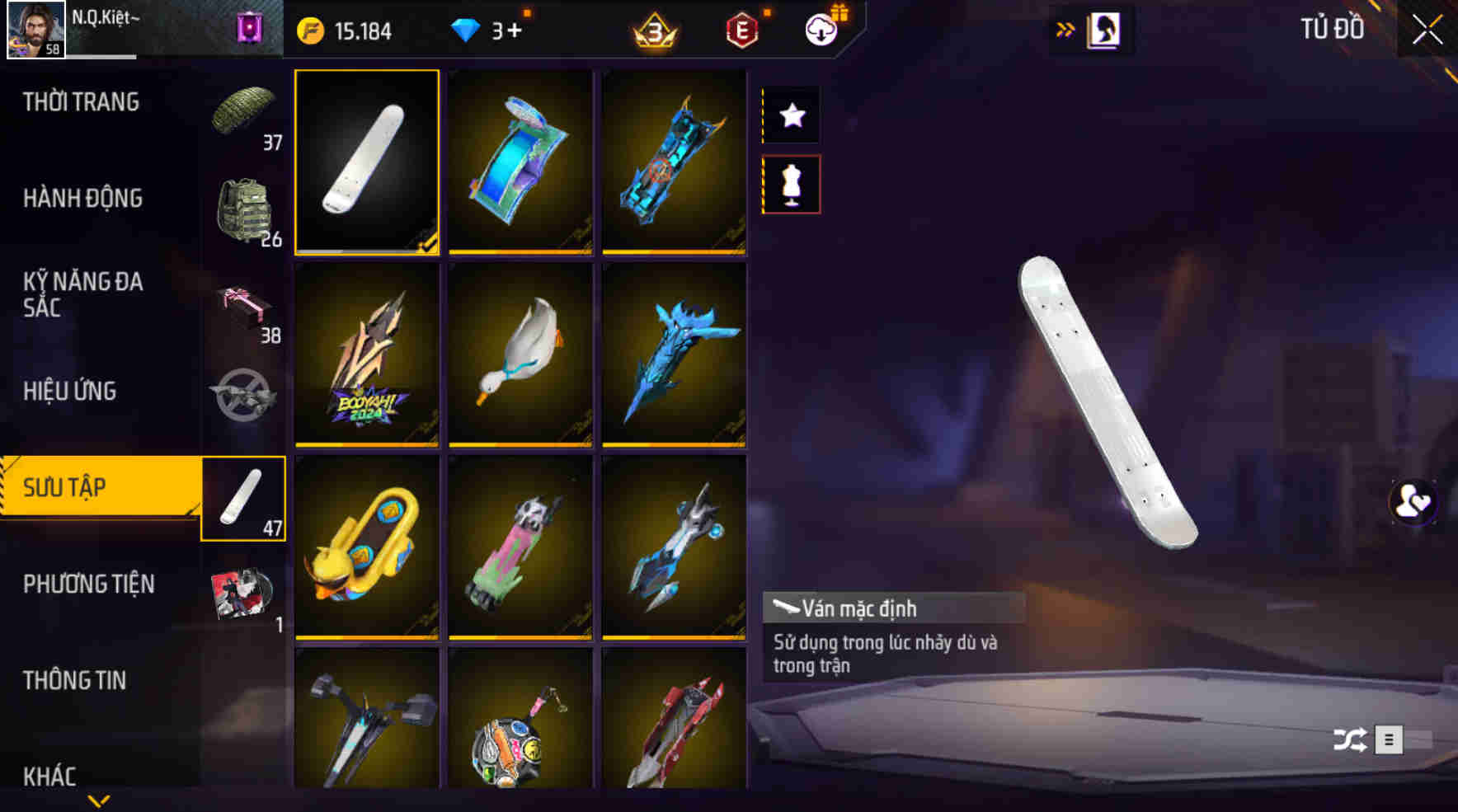Toggle the star favorites filter
Viewport: 1458px width, 812px height.
791,115
